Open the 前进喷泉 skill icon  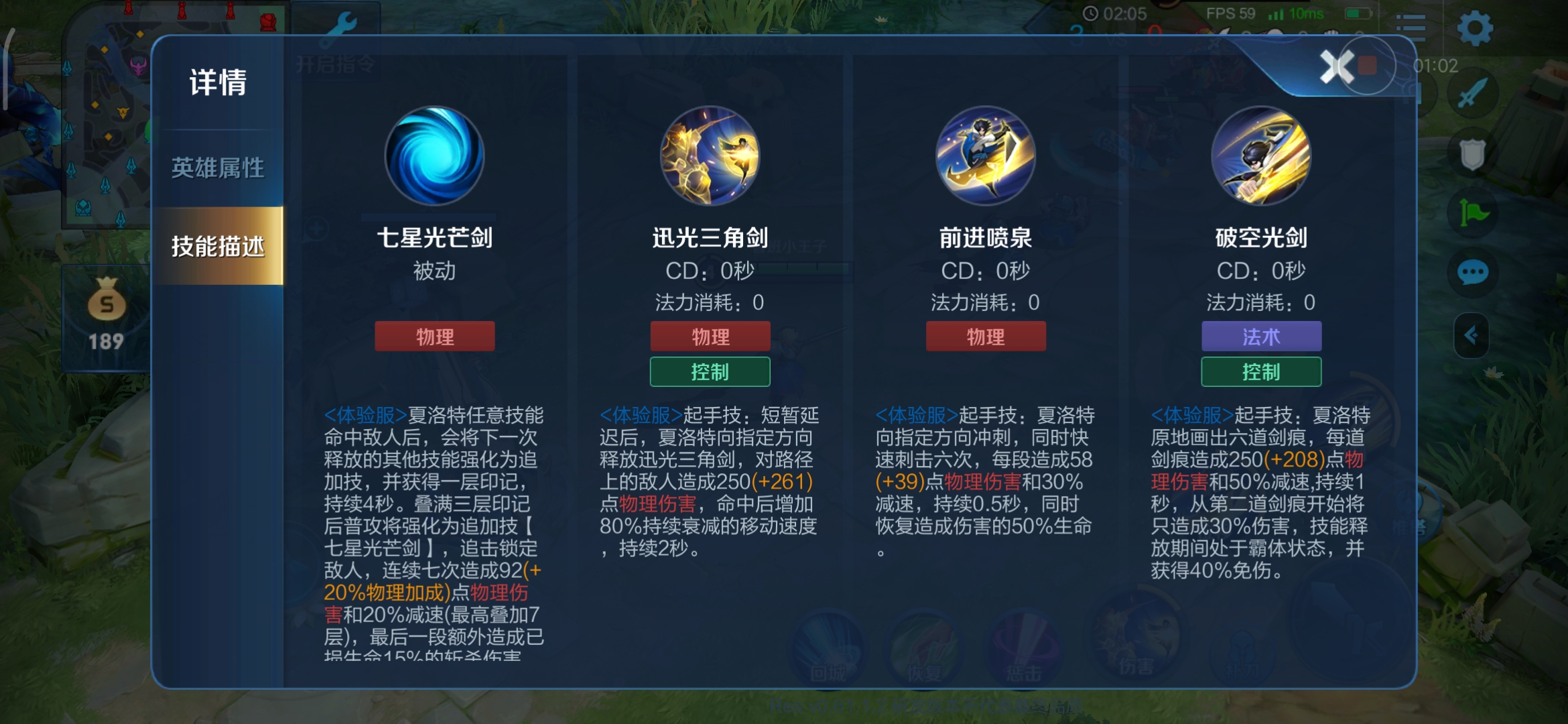[985, 156]
